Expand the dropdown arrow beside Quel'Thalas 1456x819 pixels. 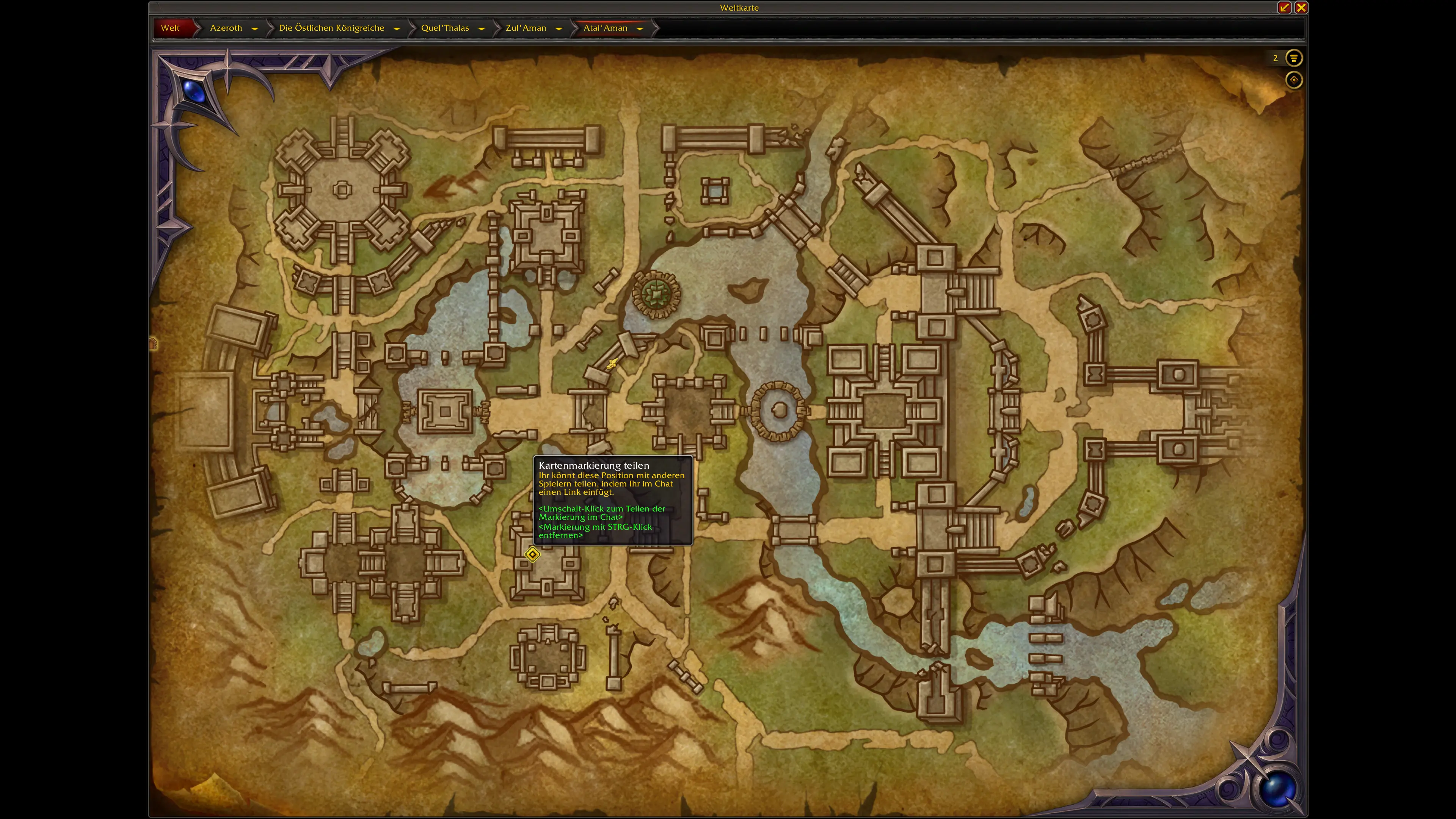tap(482, 28)
